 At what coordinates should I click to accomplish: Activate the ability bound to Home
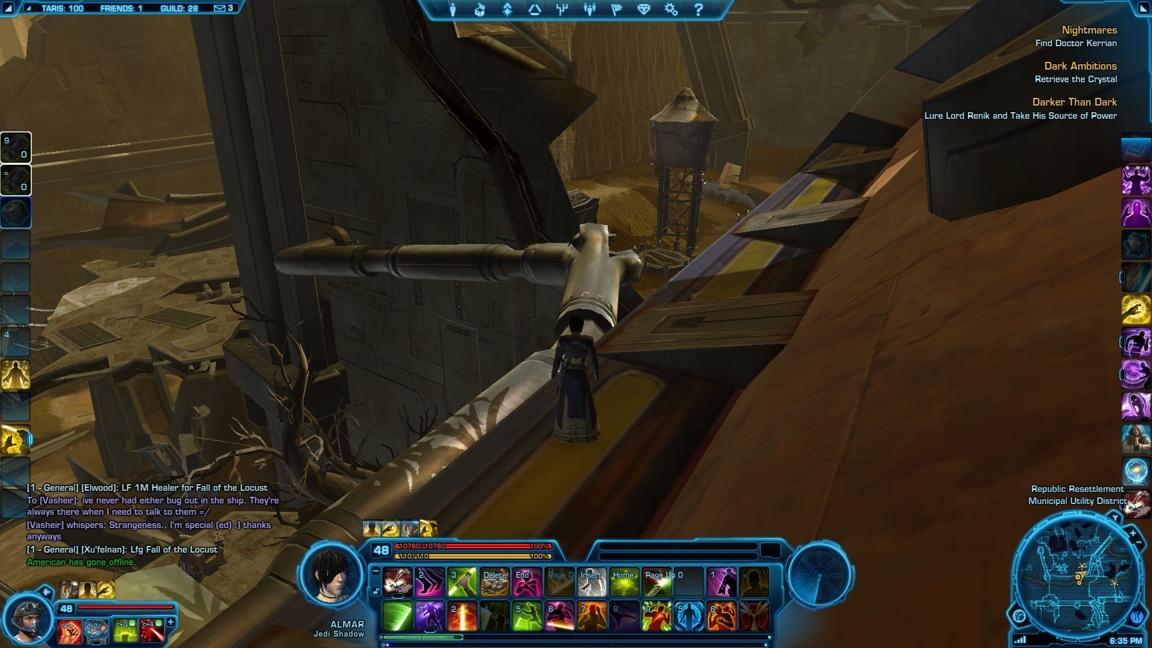tap(624, 582)
